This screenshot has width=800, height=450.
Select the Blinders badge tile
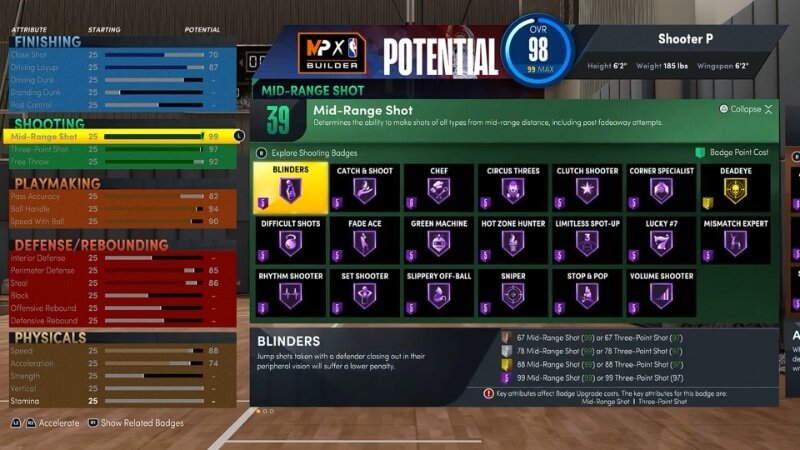point(289,188)
